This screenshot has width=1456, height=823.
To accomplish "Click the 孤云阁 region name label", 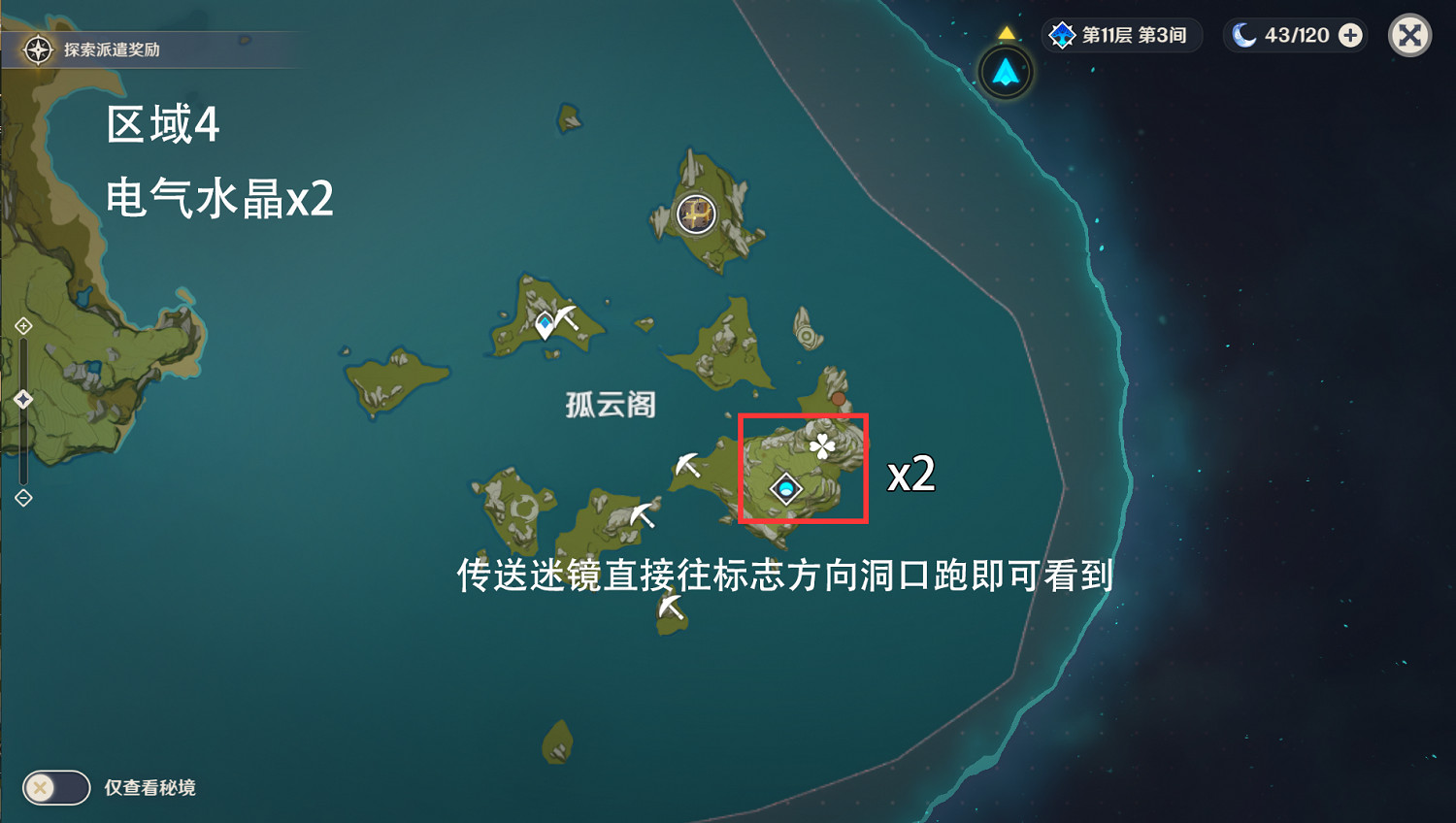I will coord(610,405).
